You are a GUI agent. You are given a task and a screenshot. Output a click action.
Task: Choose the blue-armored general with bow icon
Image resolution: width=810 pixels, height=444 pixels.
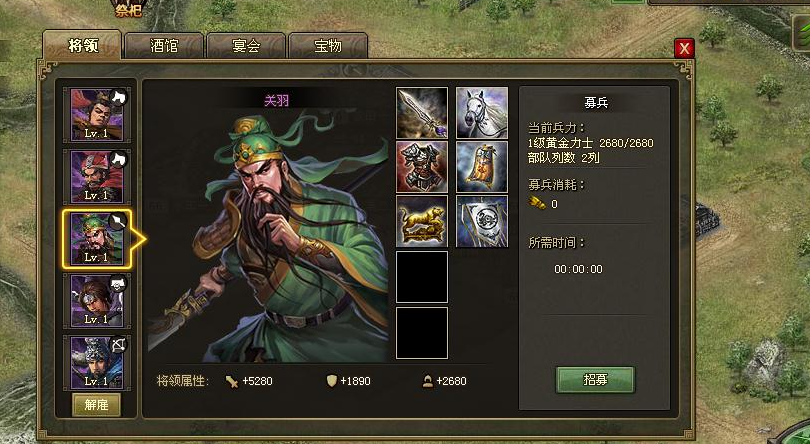(x=97, y=362)
